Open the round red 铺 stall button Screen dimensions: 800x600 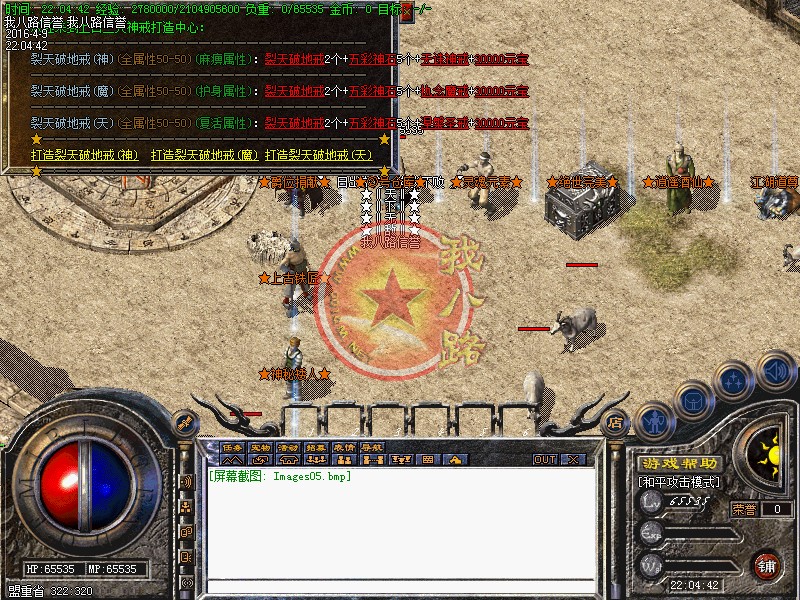click(766, 564)
